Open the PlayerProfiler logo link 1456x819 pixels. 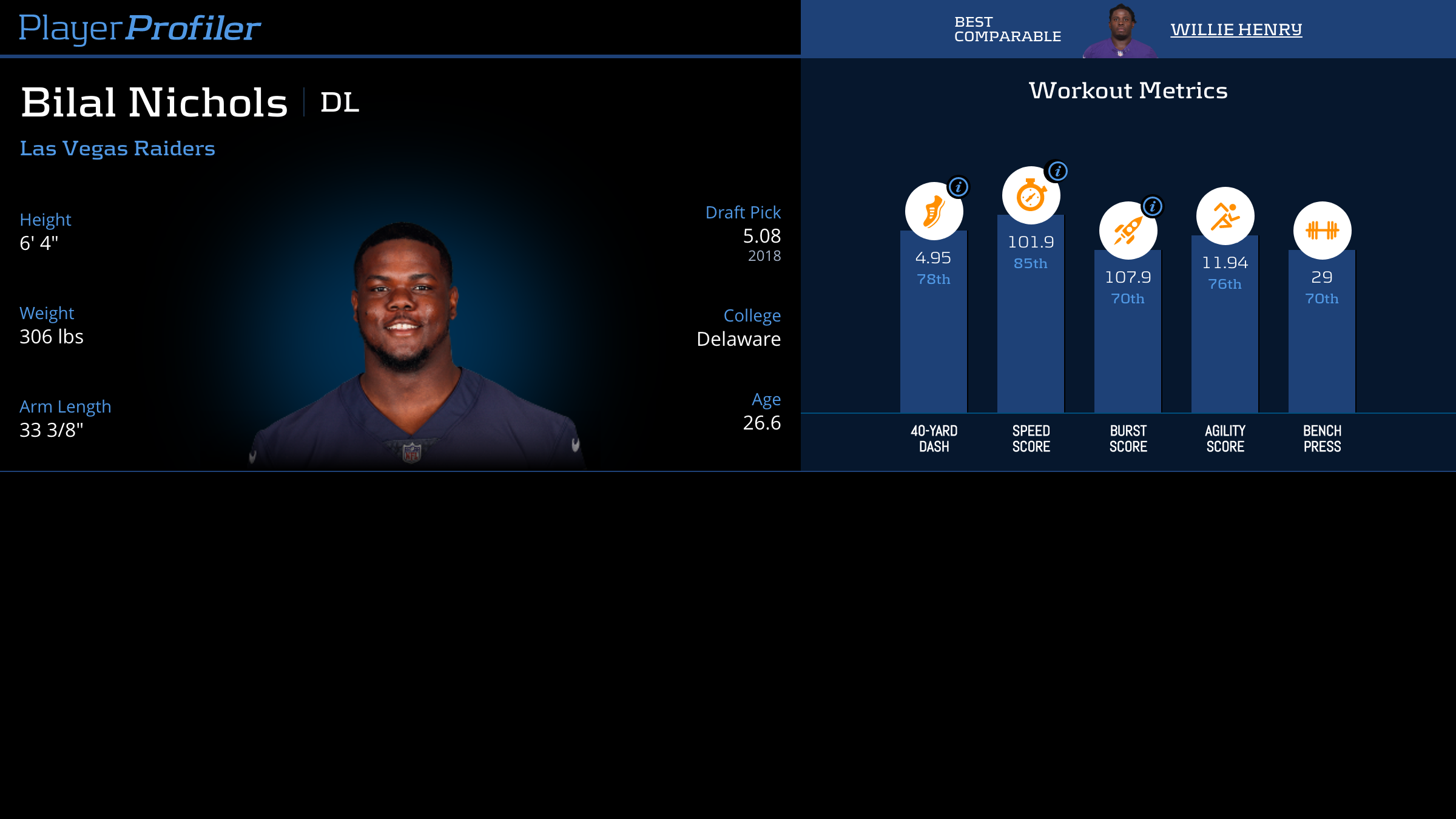pyautogui.click(x=140, y=29)
